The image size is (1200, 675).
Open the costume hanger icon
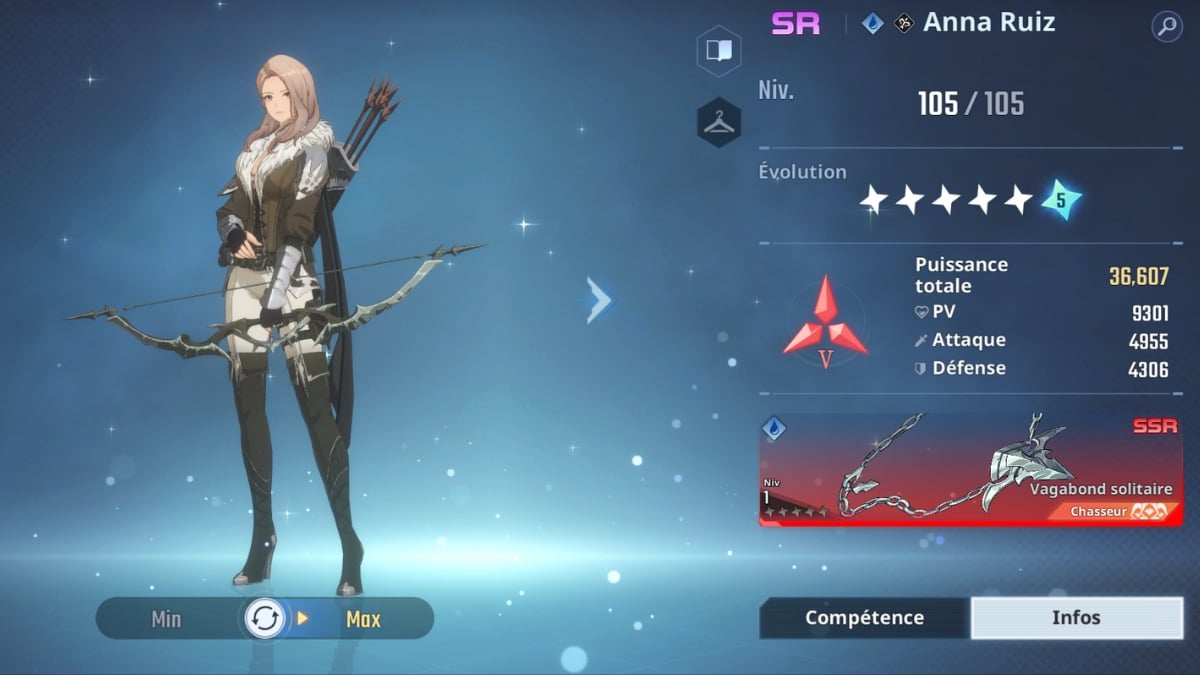click(719, 123)
